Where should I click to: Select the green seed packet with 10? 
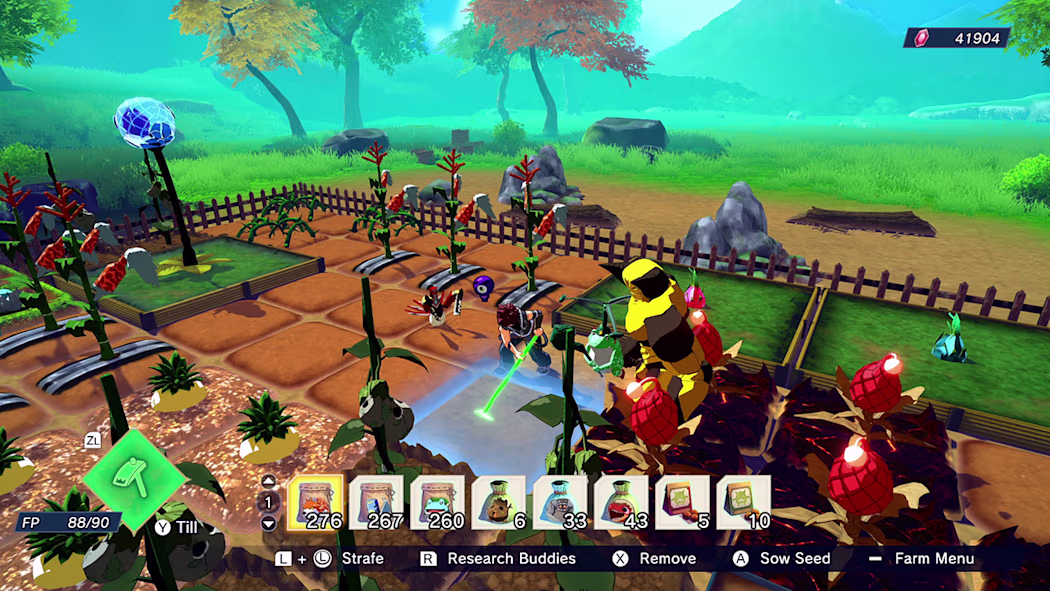pyautogui.click(x=743, y=501)
